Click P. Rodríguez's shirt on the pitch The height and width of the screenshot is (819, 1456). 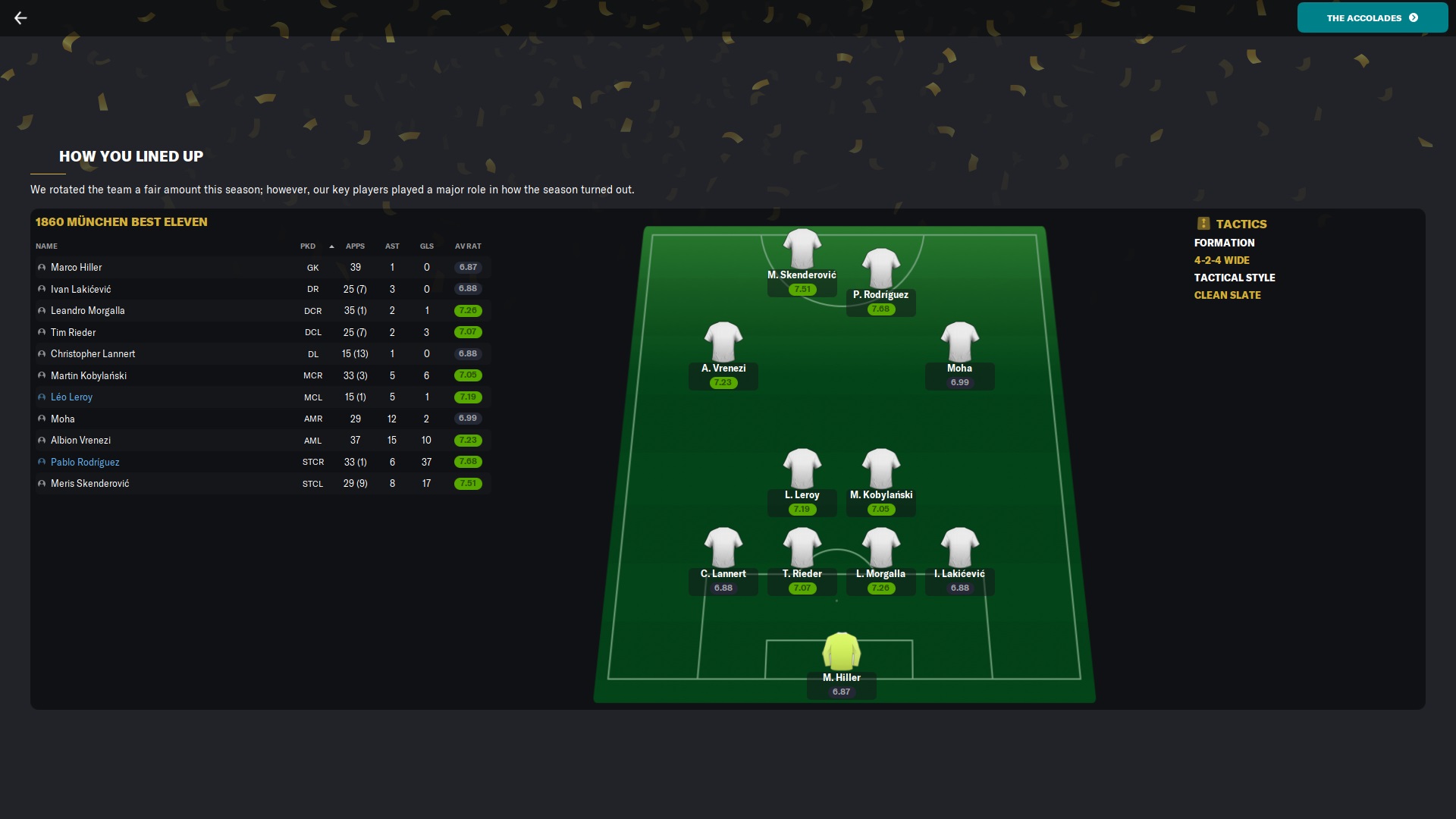coord(880,268)
